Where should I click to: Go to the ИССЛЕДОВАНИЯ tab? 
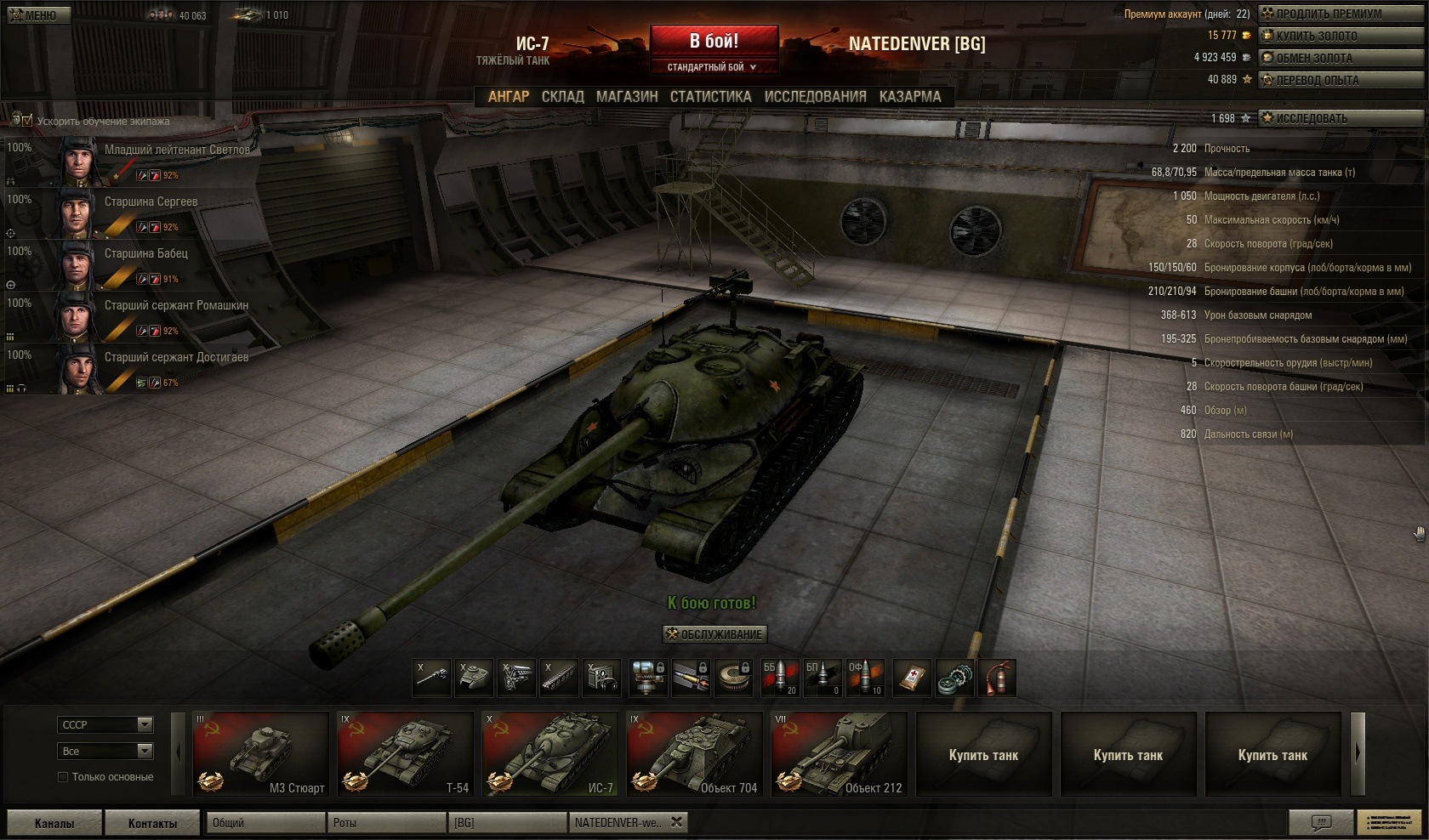pyautogui.click(x=815, y=97)
